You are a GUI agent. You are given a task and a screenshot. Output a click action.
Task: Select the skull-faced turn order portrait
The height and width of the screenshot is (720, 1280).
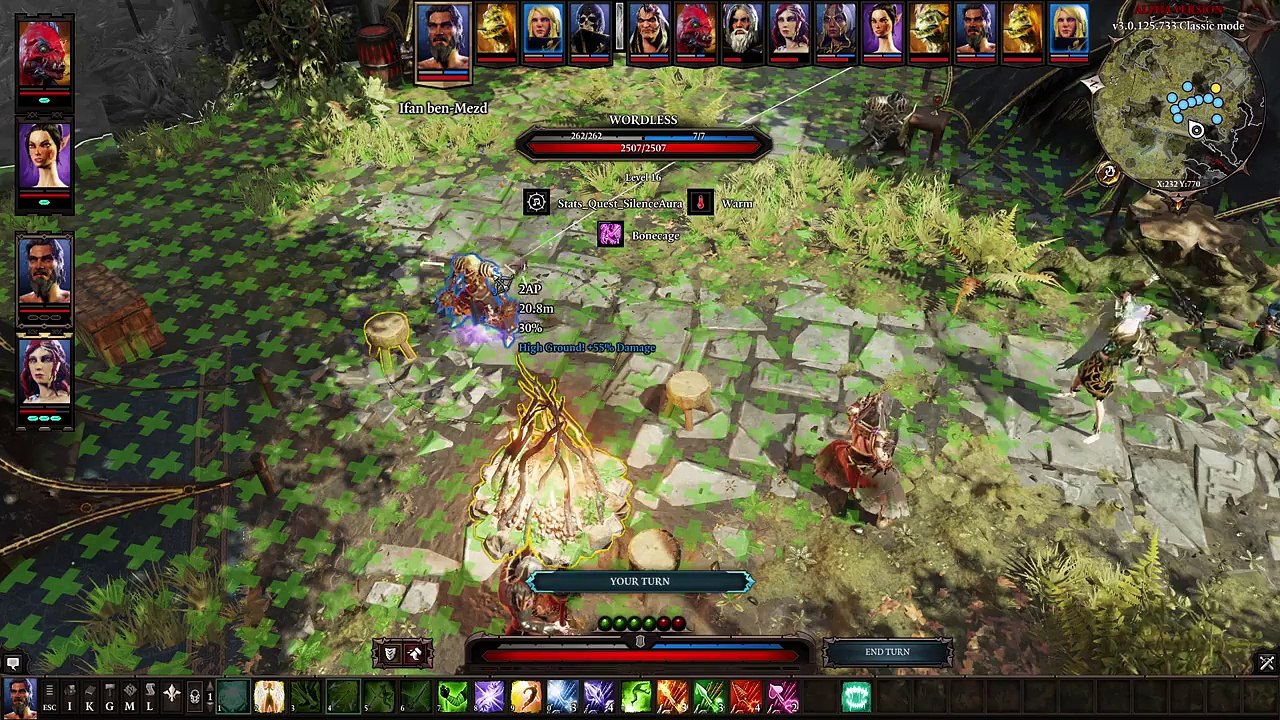tap(589, 32)
